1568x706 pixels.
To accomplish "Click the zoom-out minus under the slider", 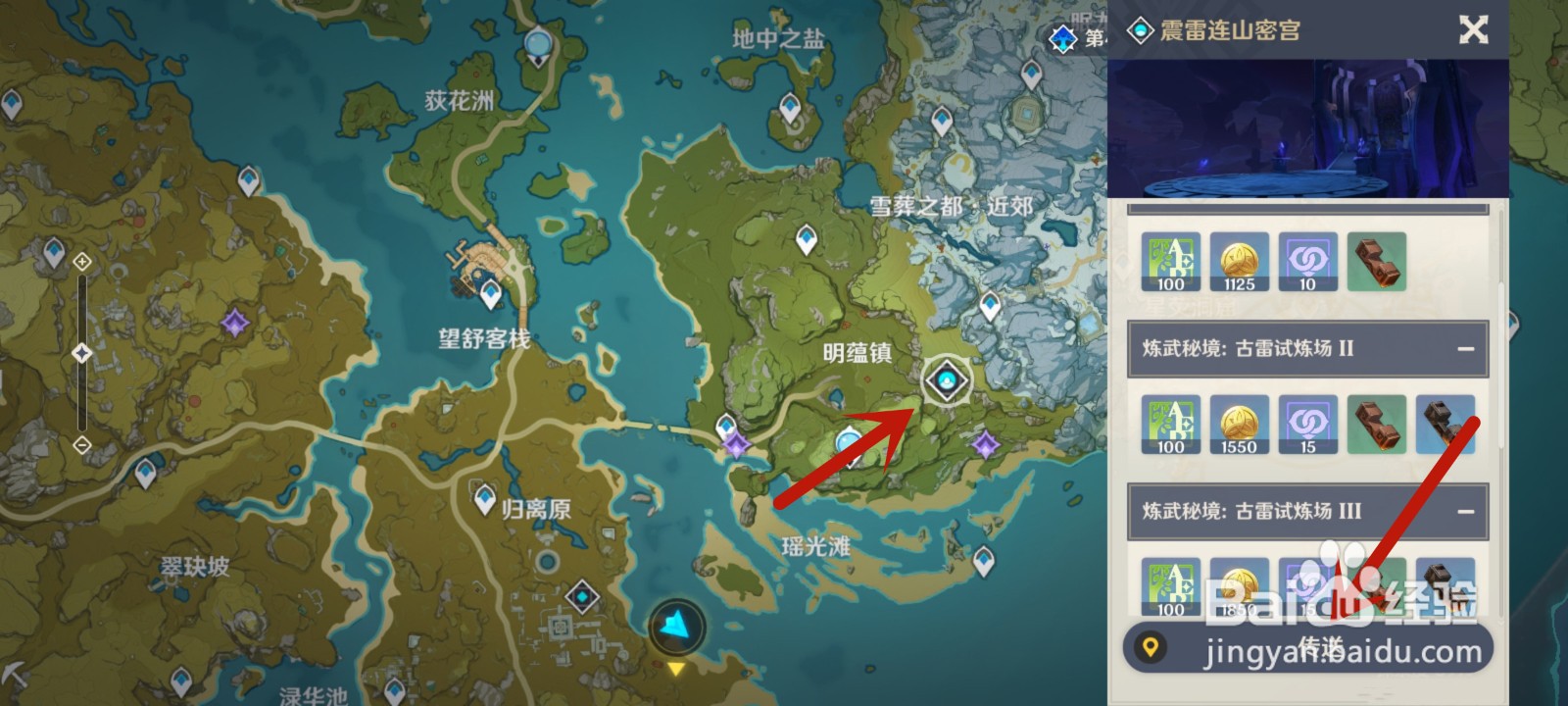I will pyautogui.click(x=80, y=446).
